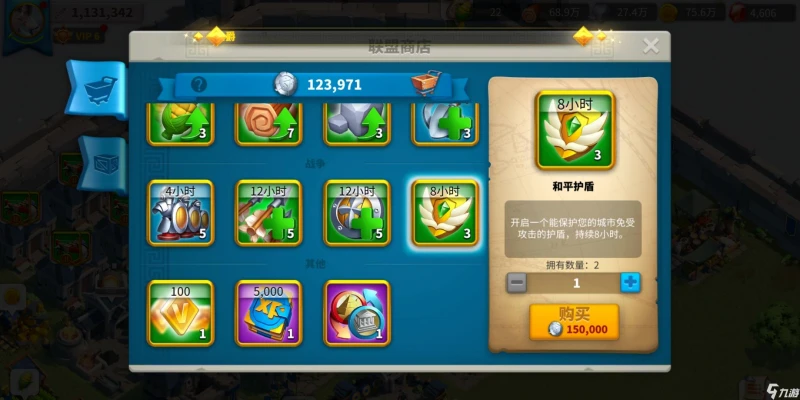This screenshot has height=400, width=800.
Task: Choose the 12-hour round shield boost item
Action: (357, 213)
